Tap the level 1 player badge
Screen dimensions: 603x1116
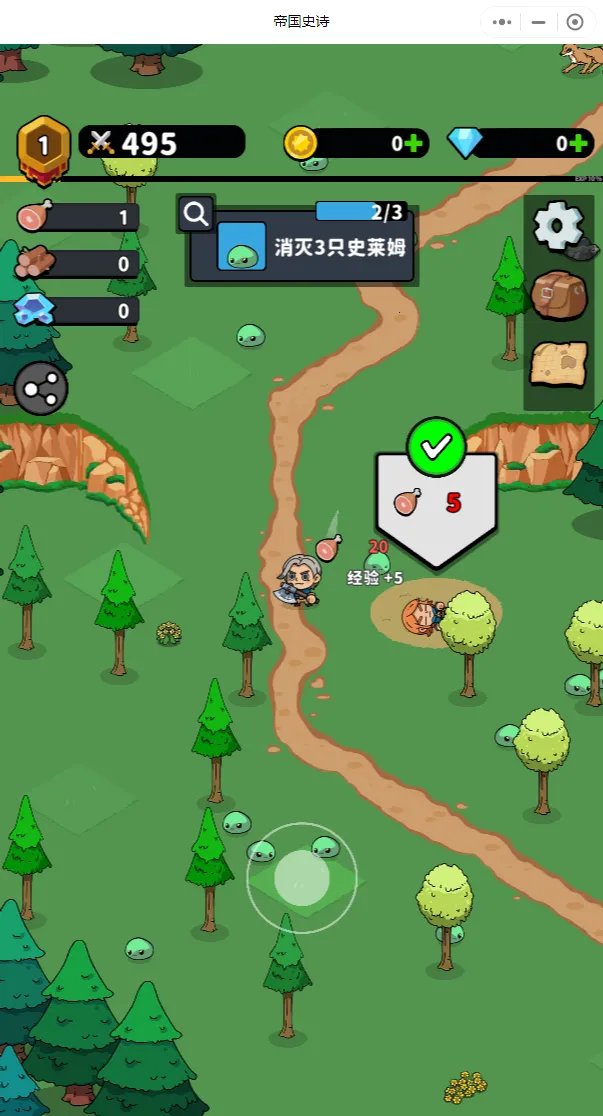43,146
